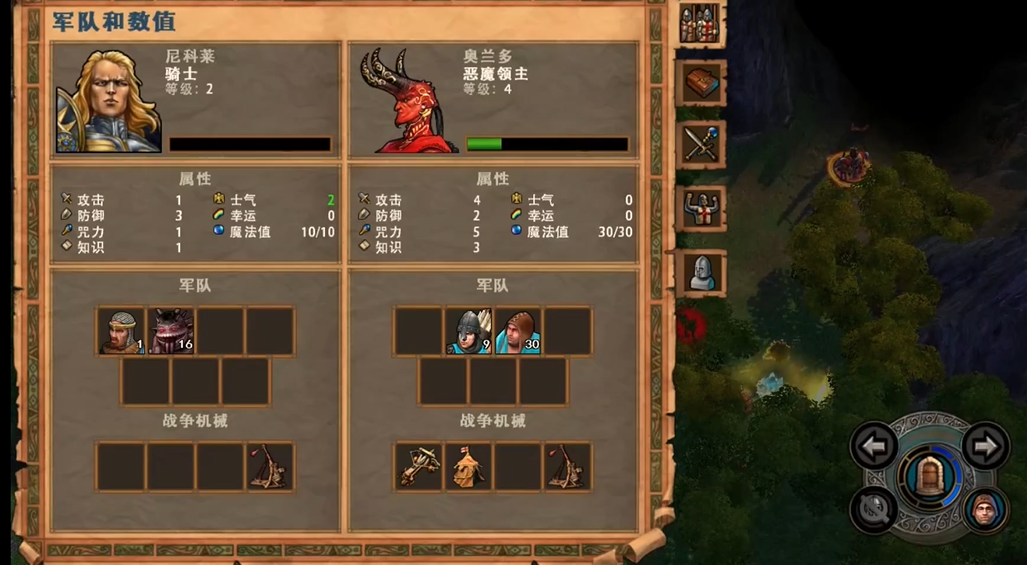Image resolution: width=1027 pixels, height=565 pixels.
Task: Switch to the sword and staff tab
Action: click(x=700, y=145)
